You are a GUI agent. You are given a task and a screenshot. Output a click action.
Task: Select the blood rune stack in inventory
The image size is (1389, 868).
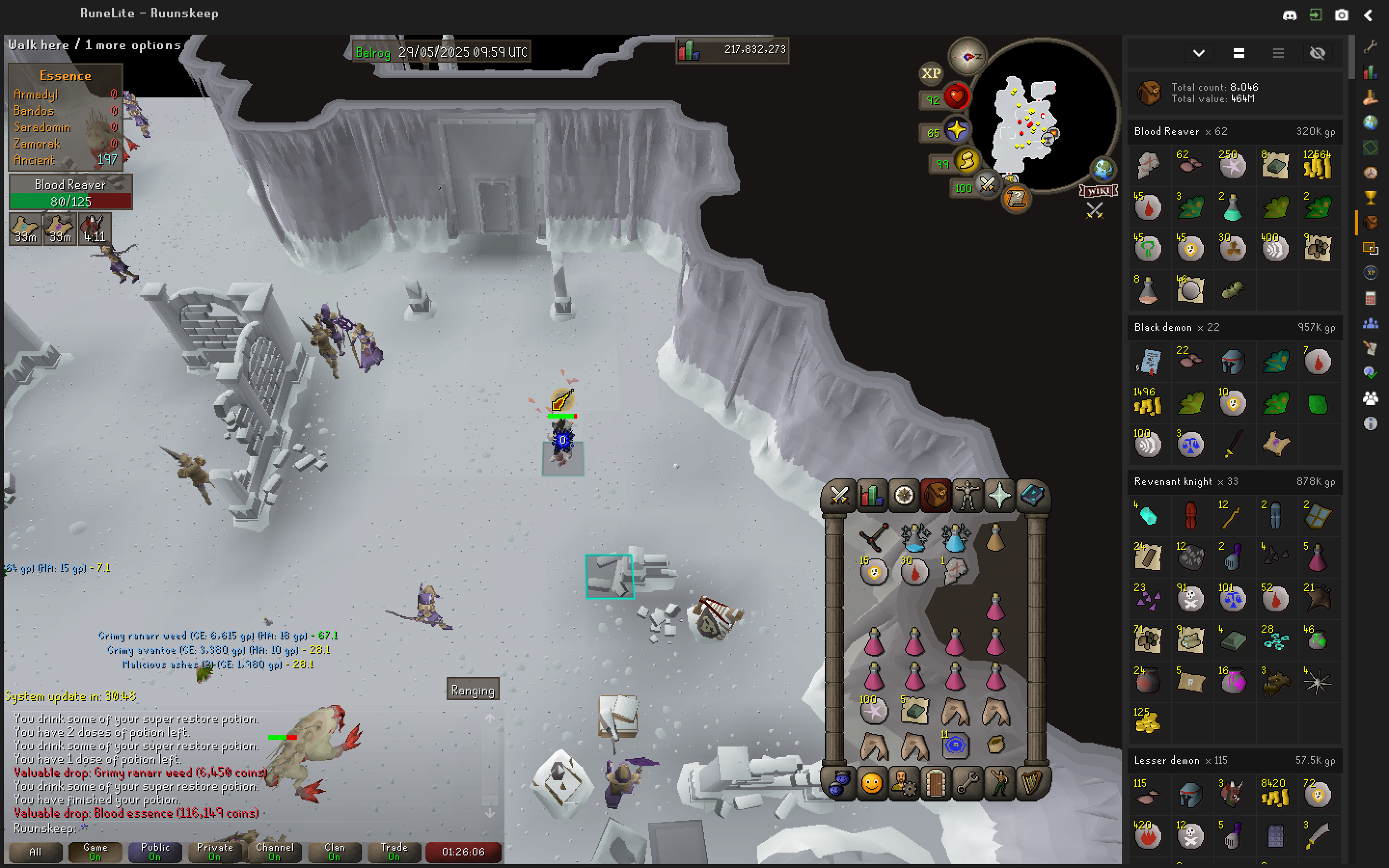(x=914, y=572)
